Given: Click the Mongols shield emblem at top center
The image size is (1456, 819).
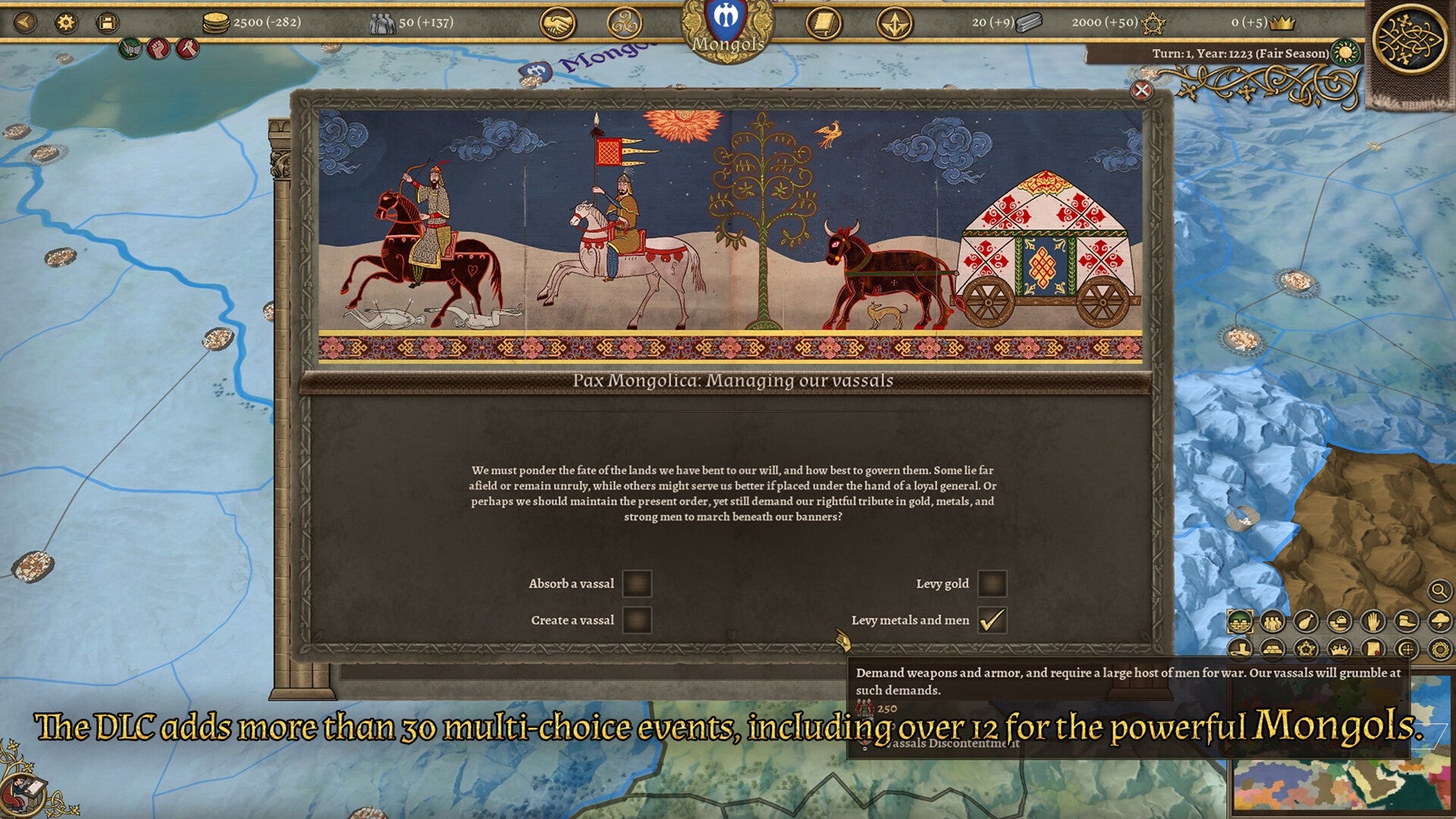Looking at the screenshot, I should [x=726, y=19].
